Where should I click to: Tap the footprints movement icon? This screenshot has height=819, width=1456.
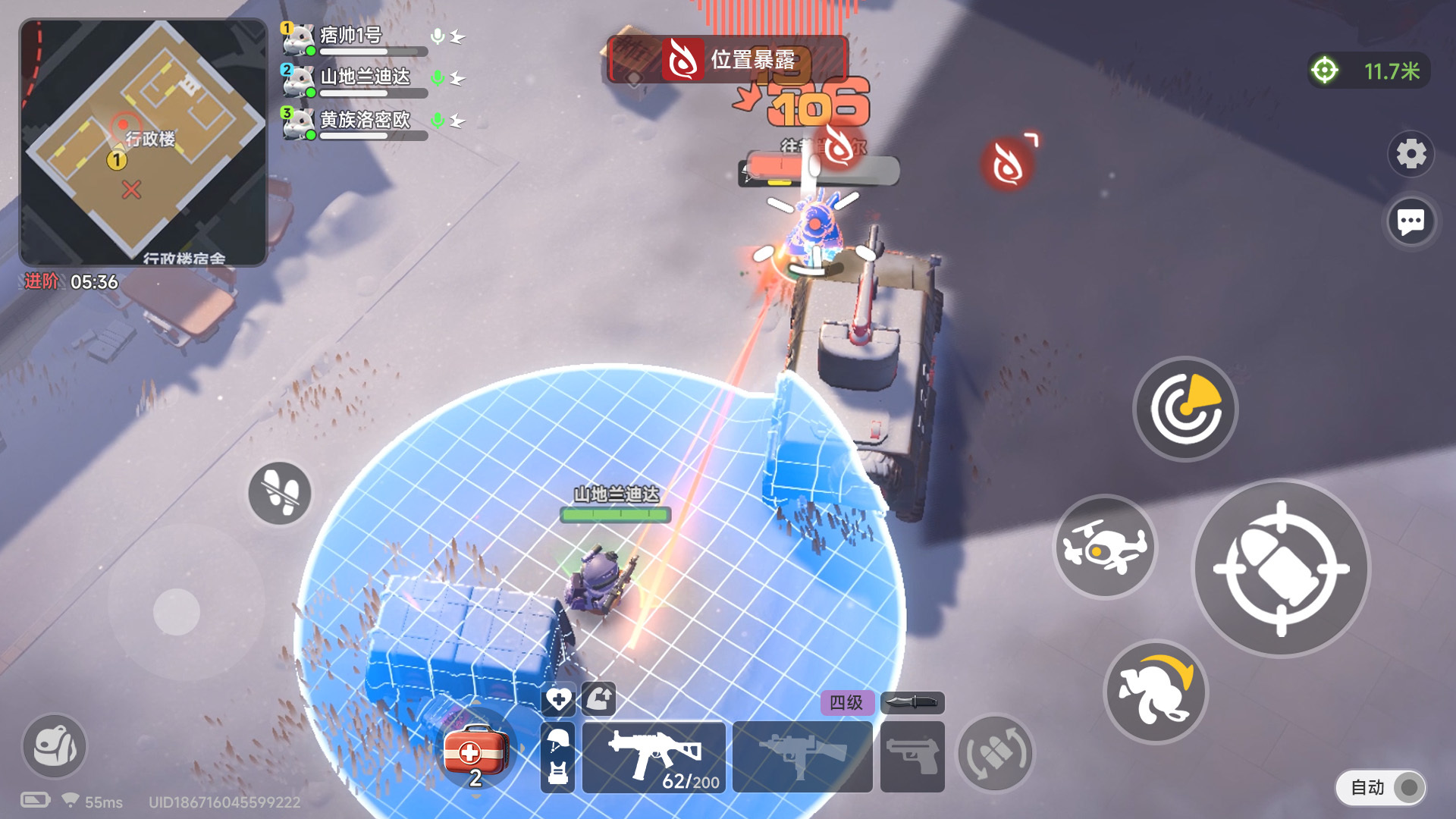[278, 494]
